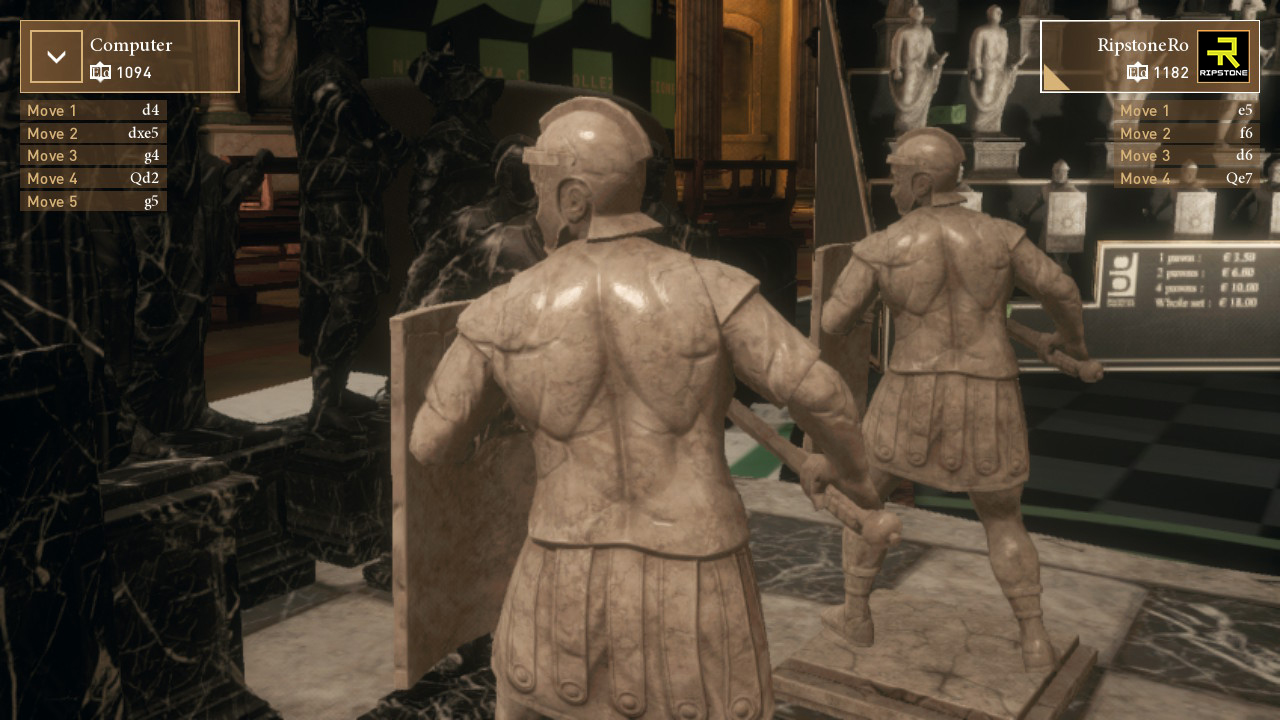The height and width of the screenshot is (720, 1280).
Task: Select RipstoneRo's Move 1 e5 row
Action: click(x=1186, y=110)
